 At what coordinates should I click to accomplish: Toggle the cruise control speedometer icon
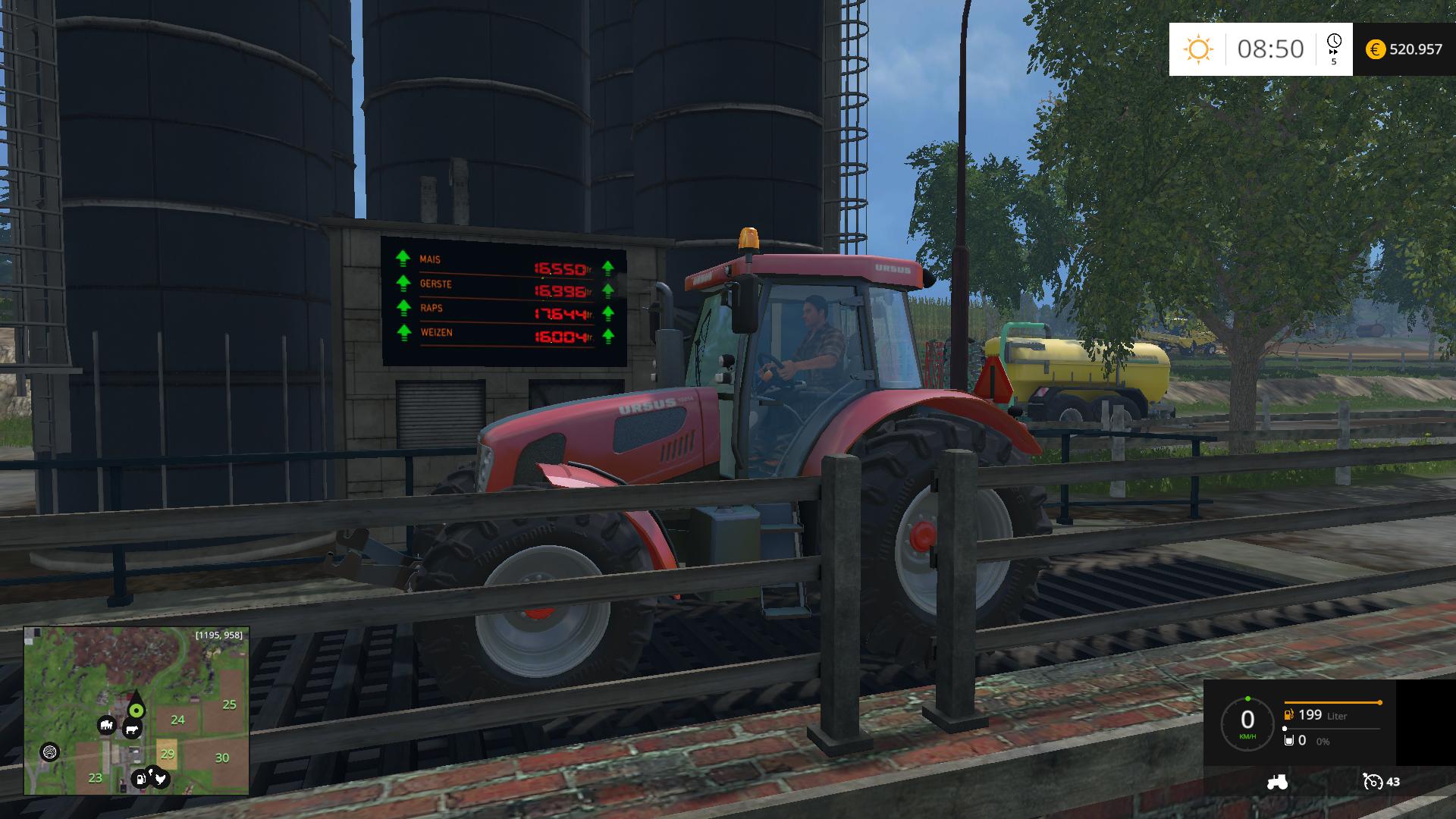1373,782
